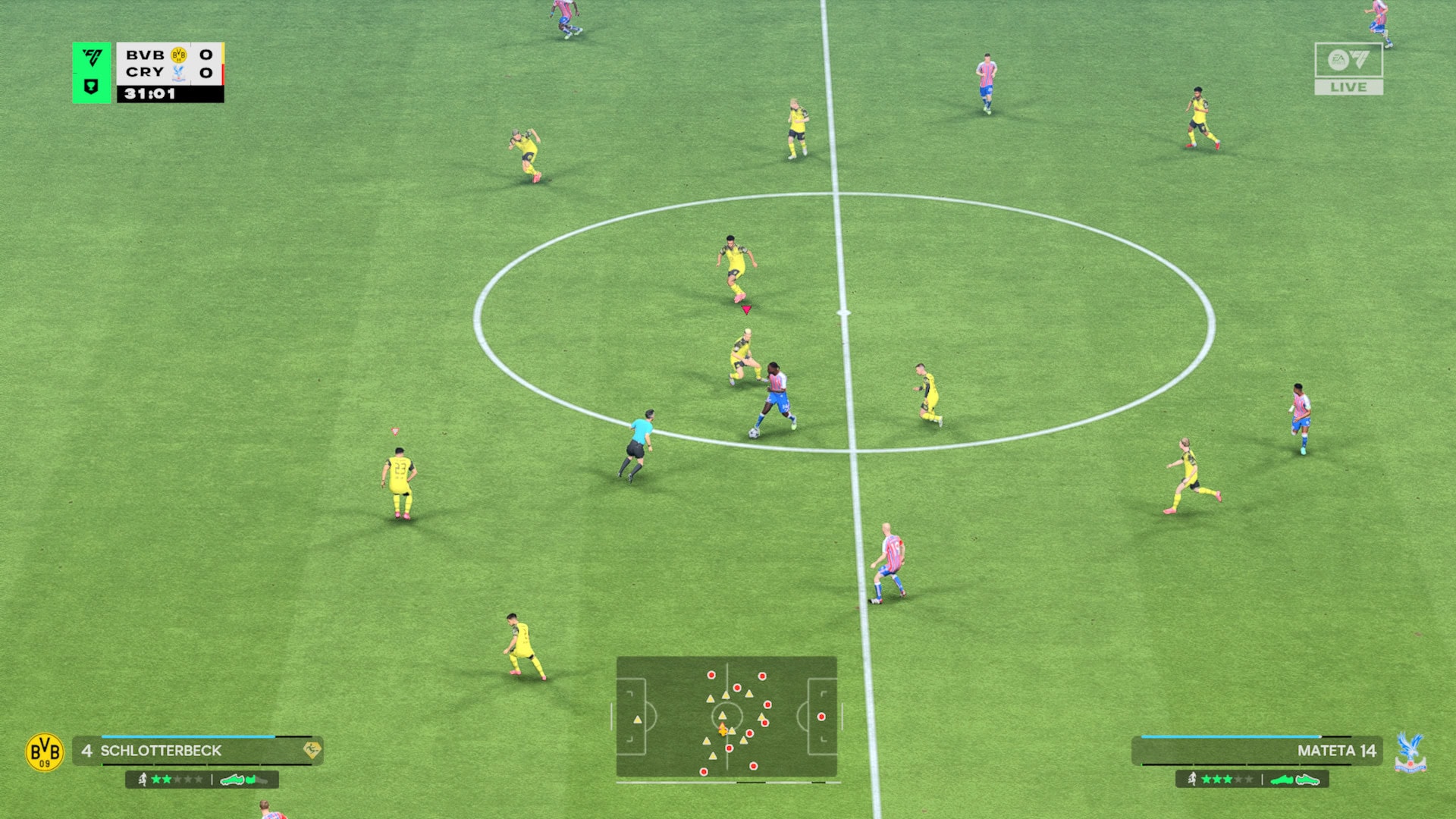Click the green FC logo badge
The image size is (1456, 819).
tap(92, 72)
